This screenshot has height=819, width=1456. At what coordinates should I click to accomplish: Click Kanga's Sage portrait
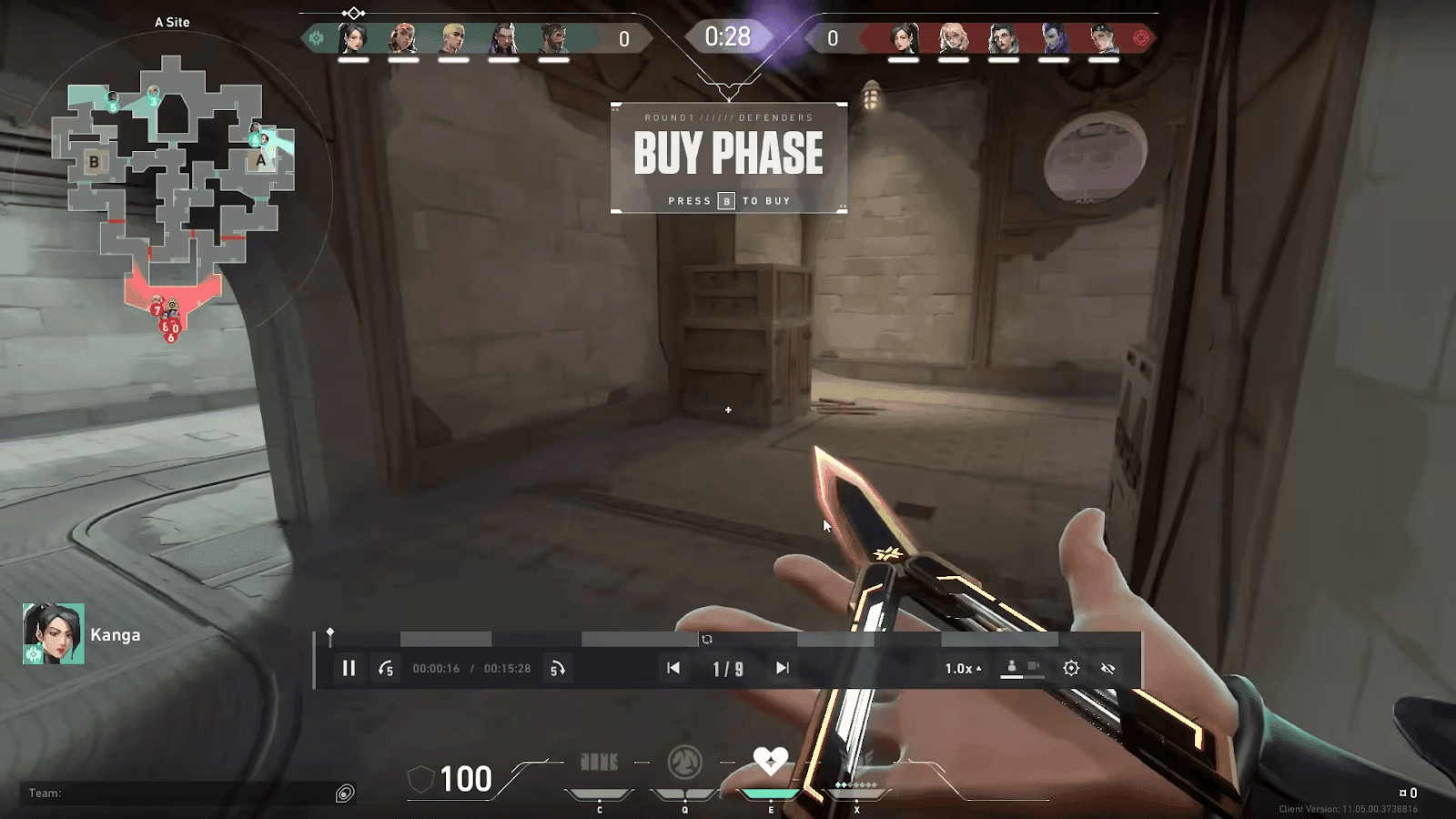pos(54,633)
